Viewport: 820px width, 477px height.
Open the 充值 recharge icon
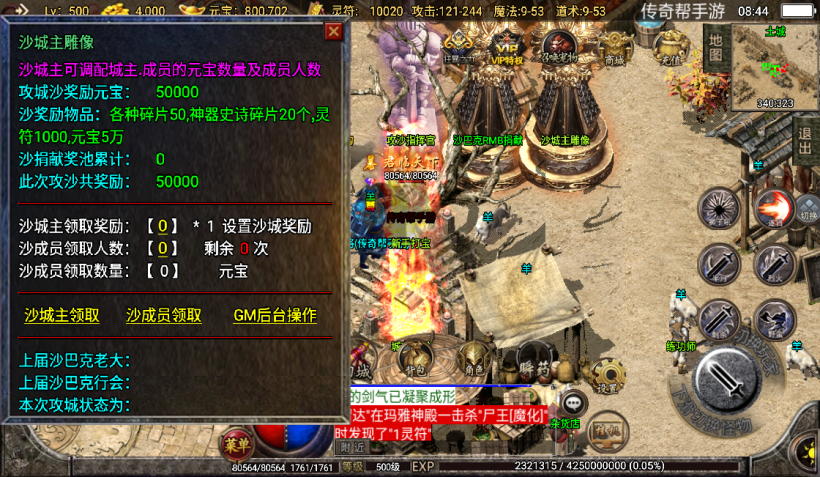click(669, 47)
